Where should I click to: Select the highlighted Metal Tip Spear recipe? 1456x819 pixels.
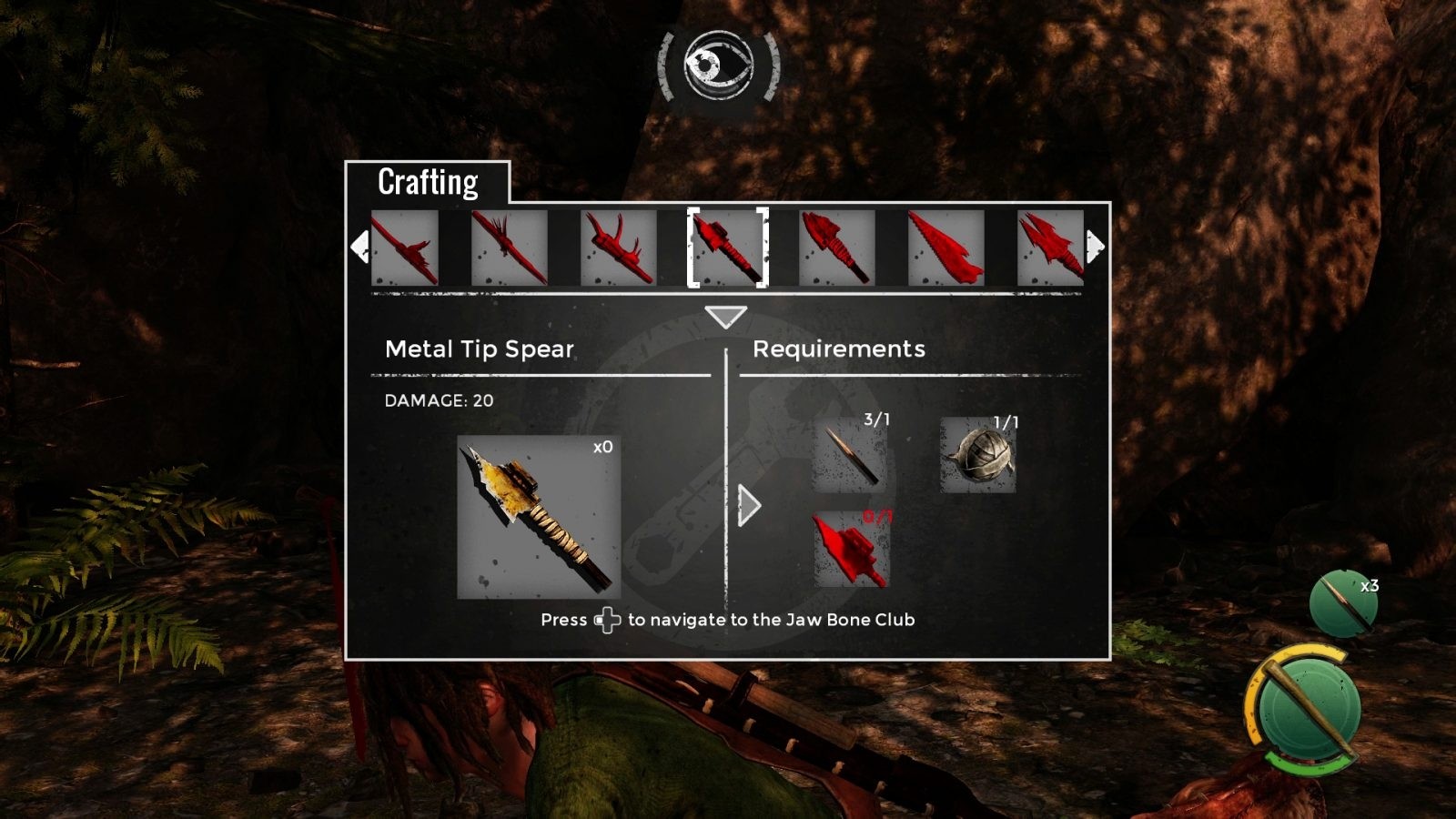[727, 248]
